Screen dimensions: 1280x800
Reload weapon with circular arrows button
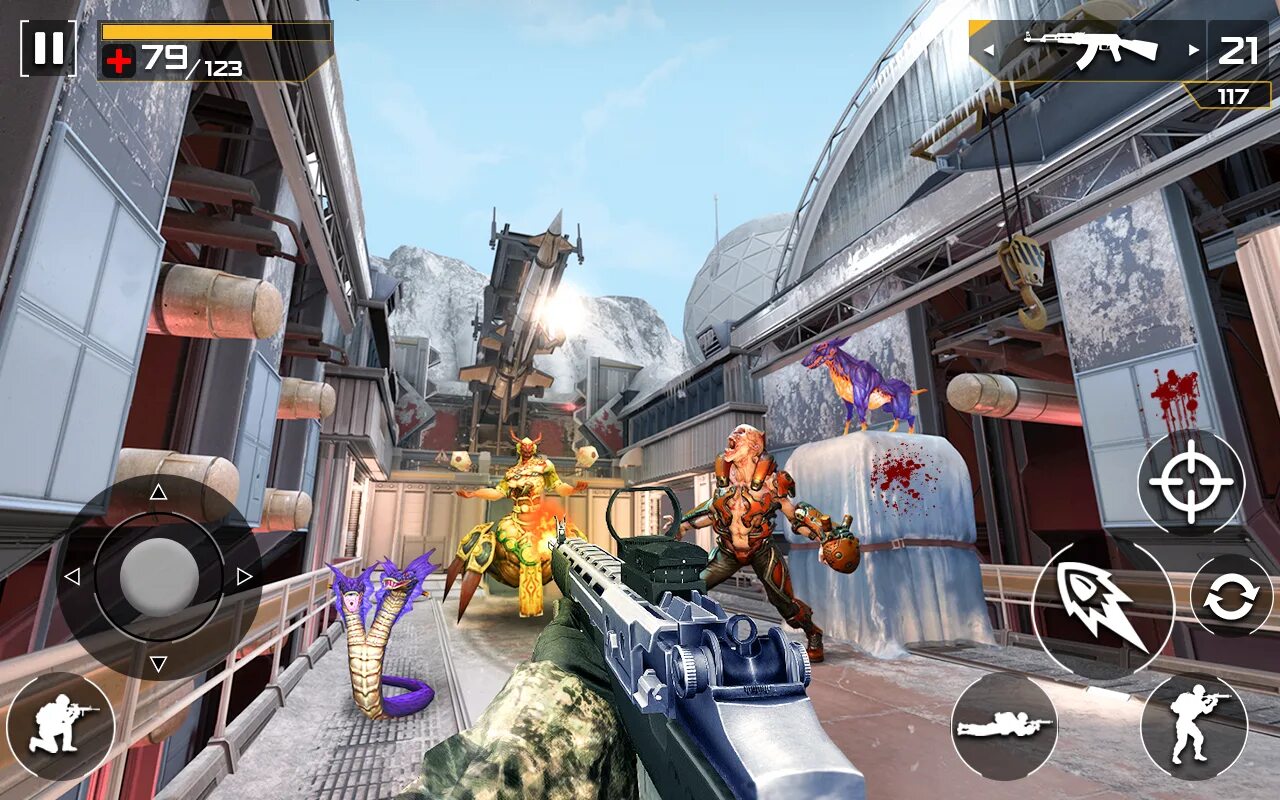coord(1231,597)
